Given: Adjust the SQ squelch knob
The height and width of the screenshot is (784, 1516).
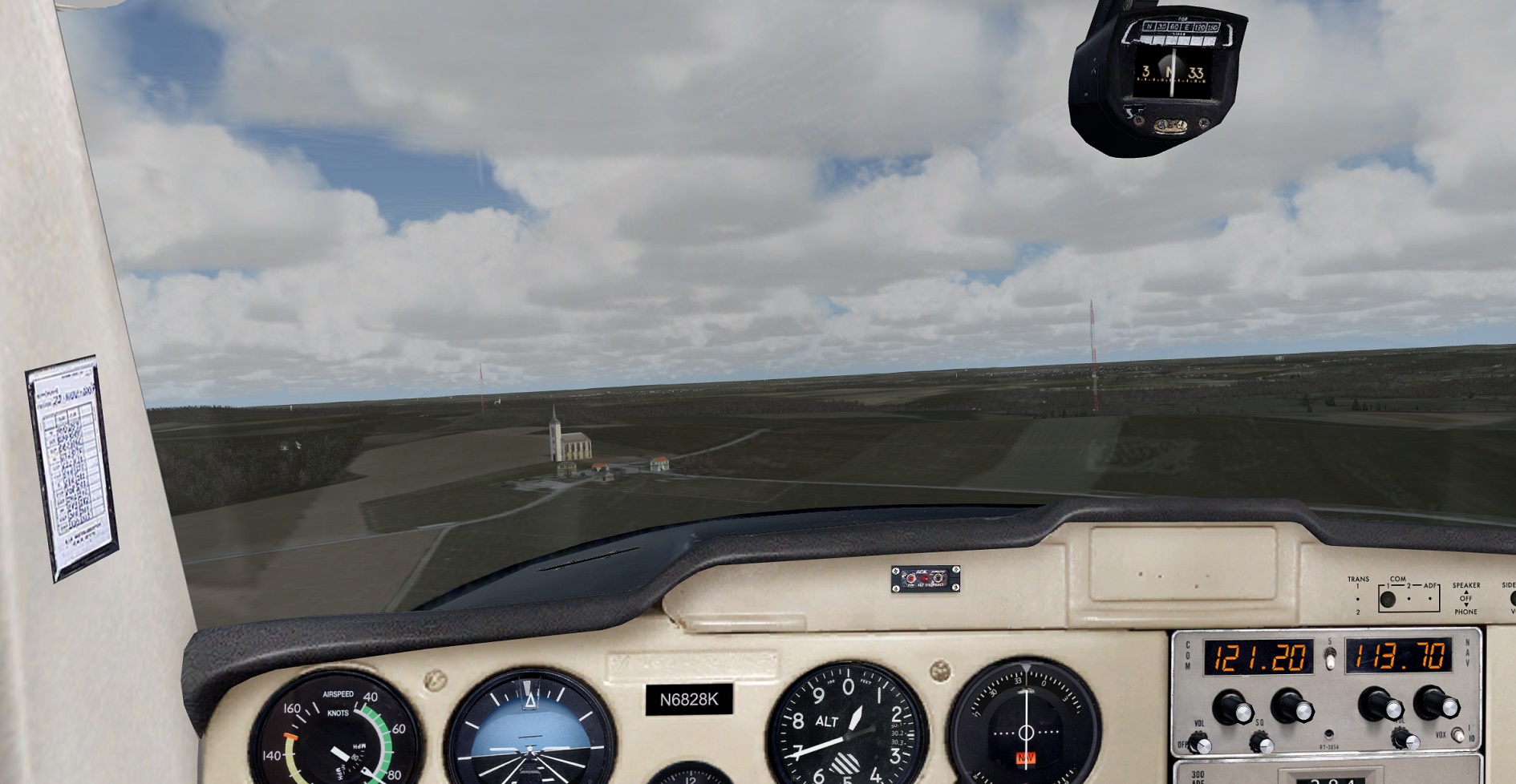Looking at the screenshot, I should click(1261, 745).
